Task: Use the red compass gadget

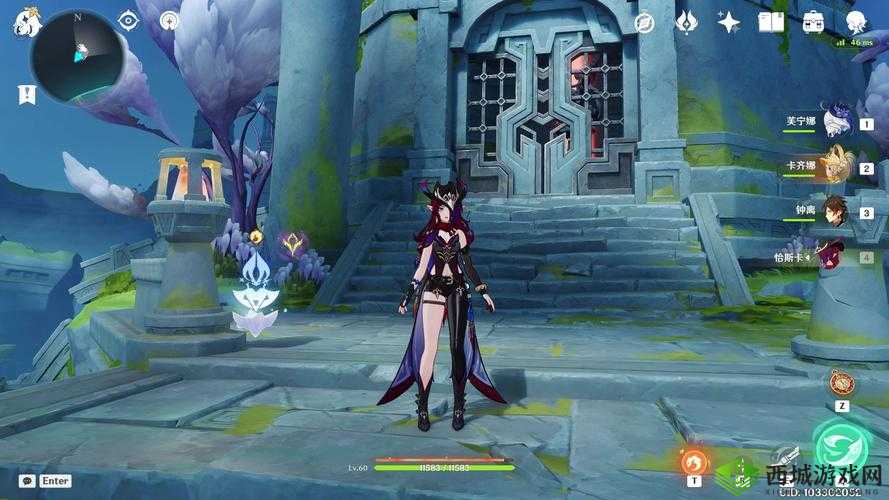Action: coord(840,383)
